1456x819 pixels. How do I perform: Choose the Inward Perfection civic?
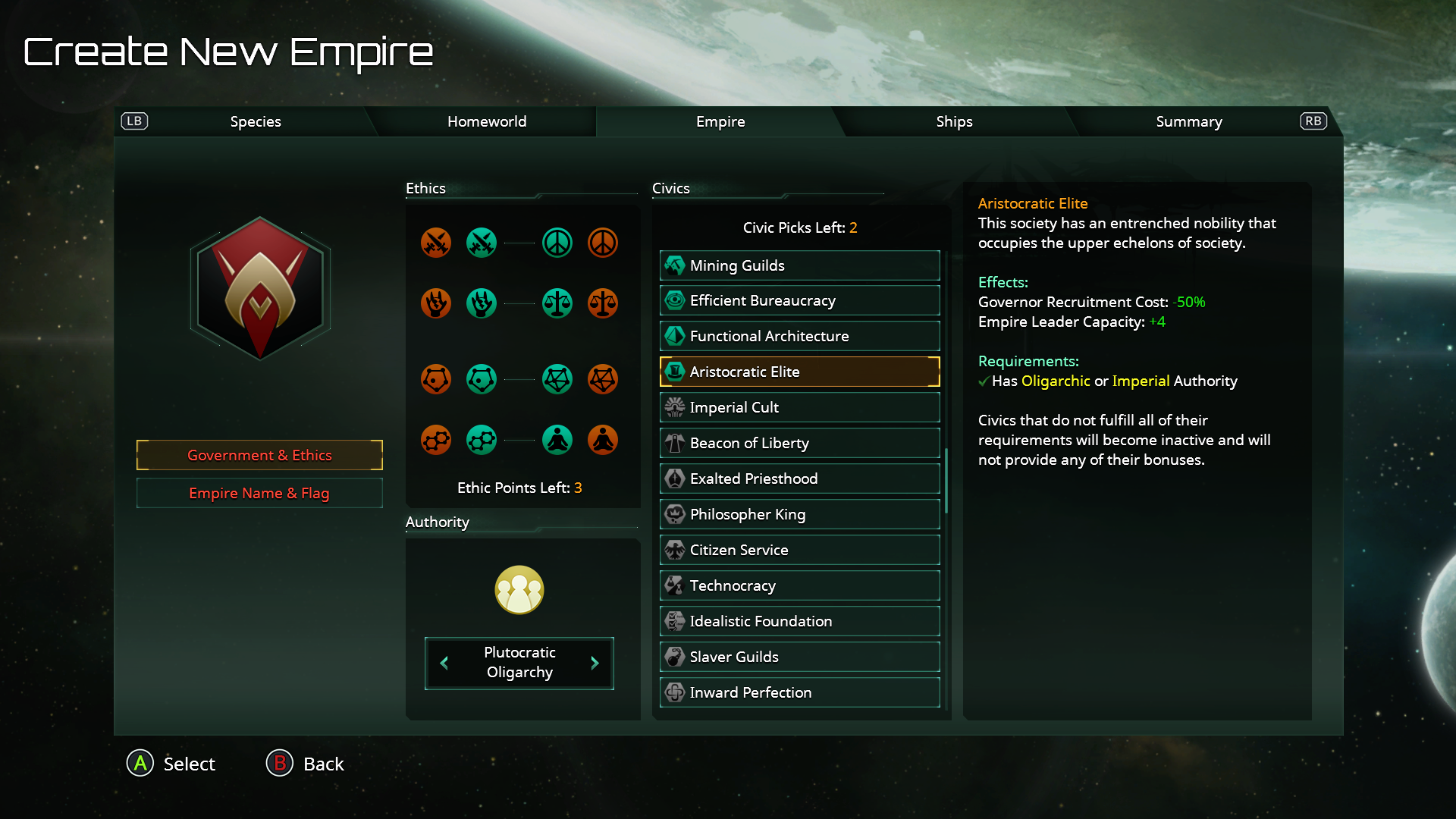(799, 692)
